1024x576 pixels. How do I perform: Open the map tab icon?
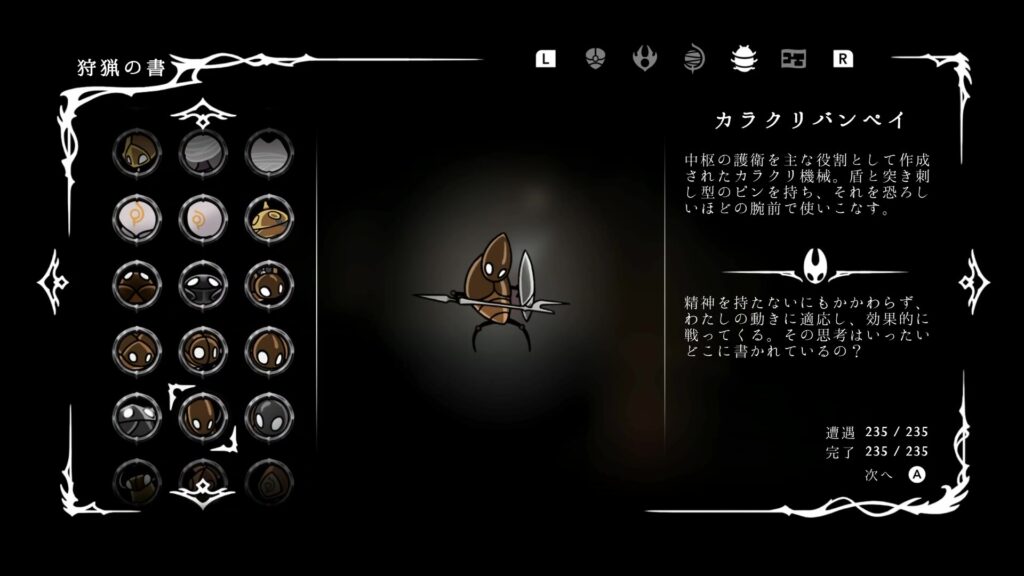pos(793,58)
